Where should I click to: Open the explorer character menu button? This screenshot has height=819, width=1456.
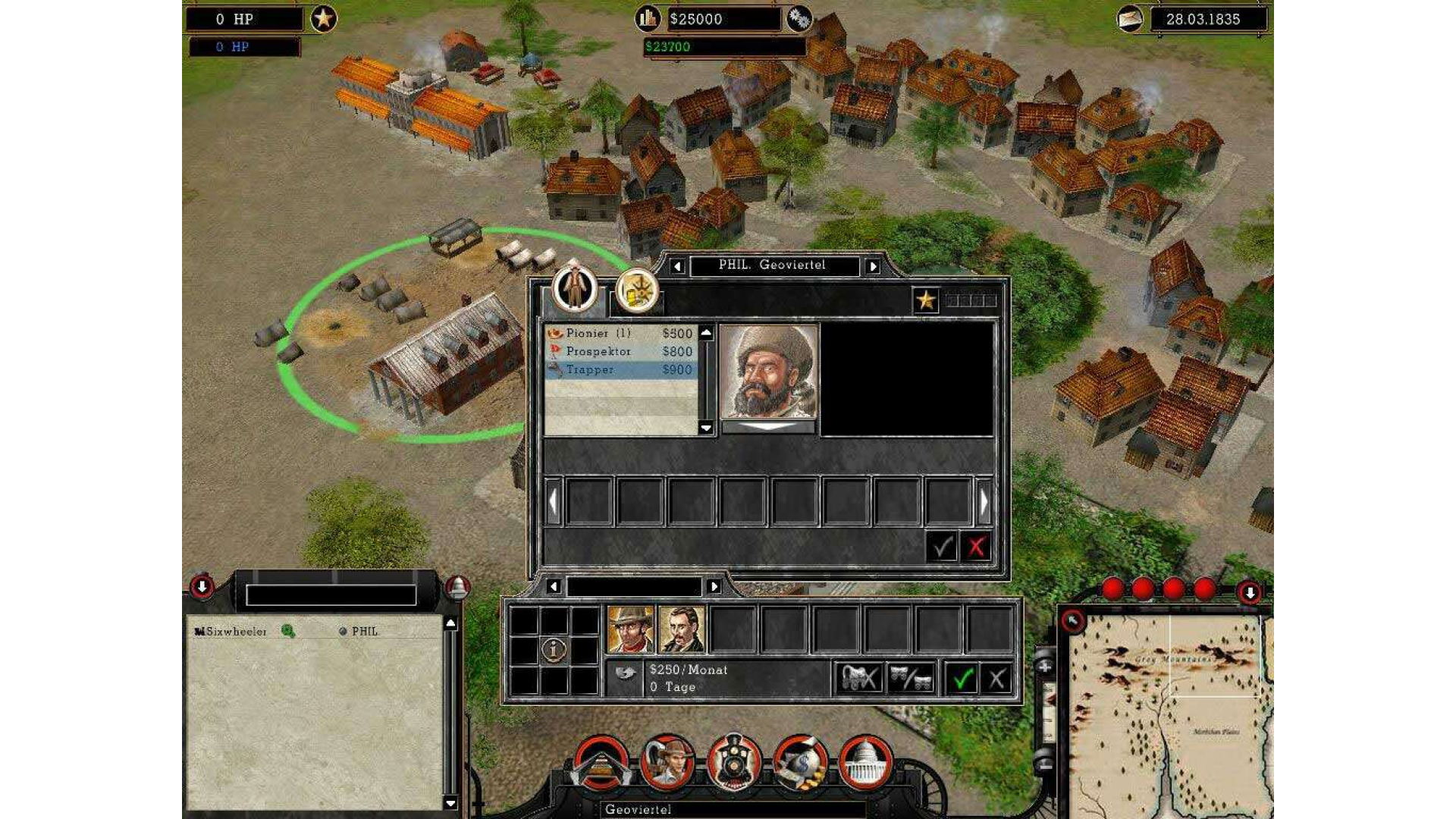(x=668, y=762)
